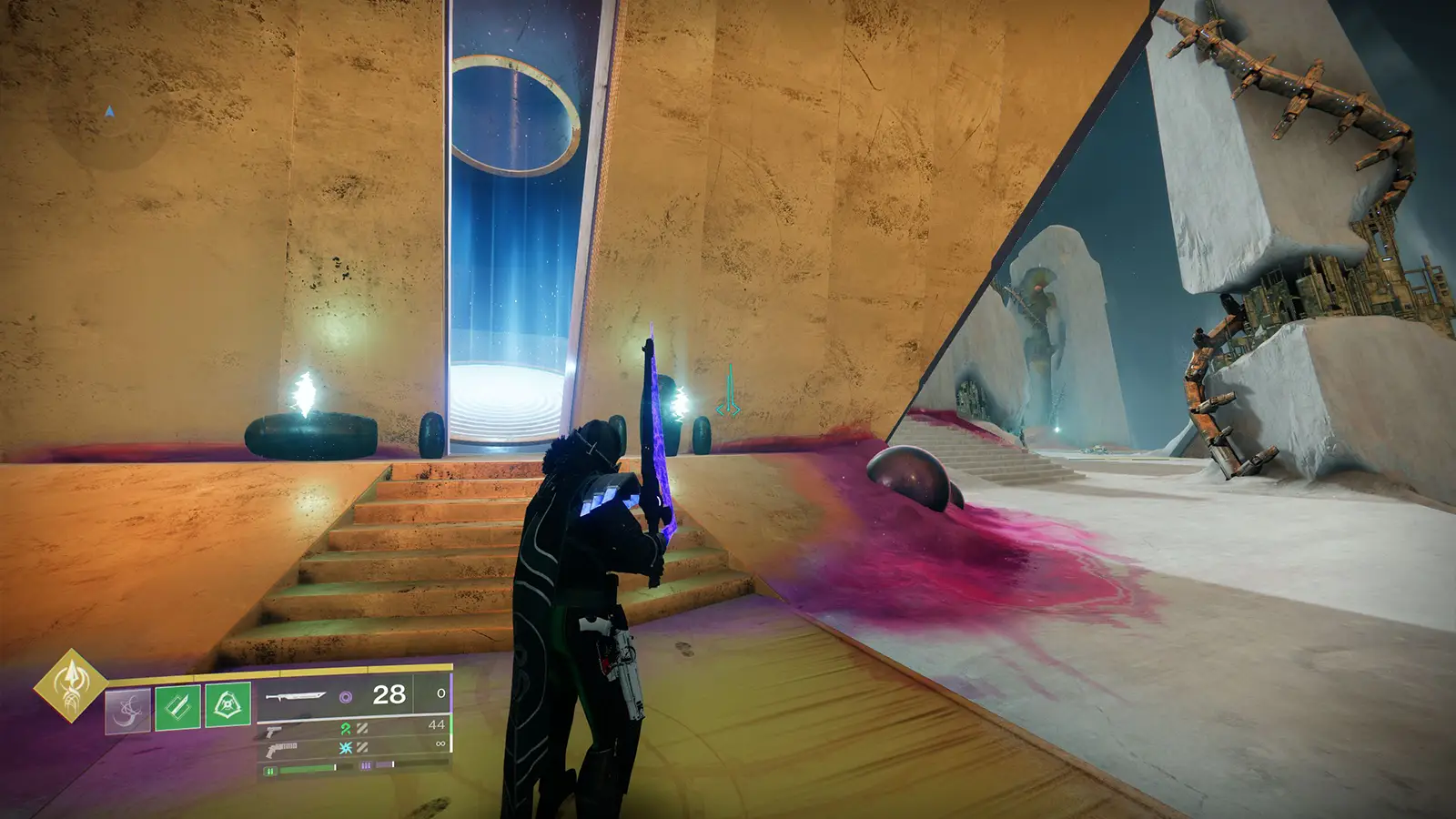The image size is (1456, 819).
Task: Click the green Strand element symbol
Action: click(x=345, y=729)
